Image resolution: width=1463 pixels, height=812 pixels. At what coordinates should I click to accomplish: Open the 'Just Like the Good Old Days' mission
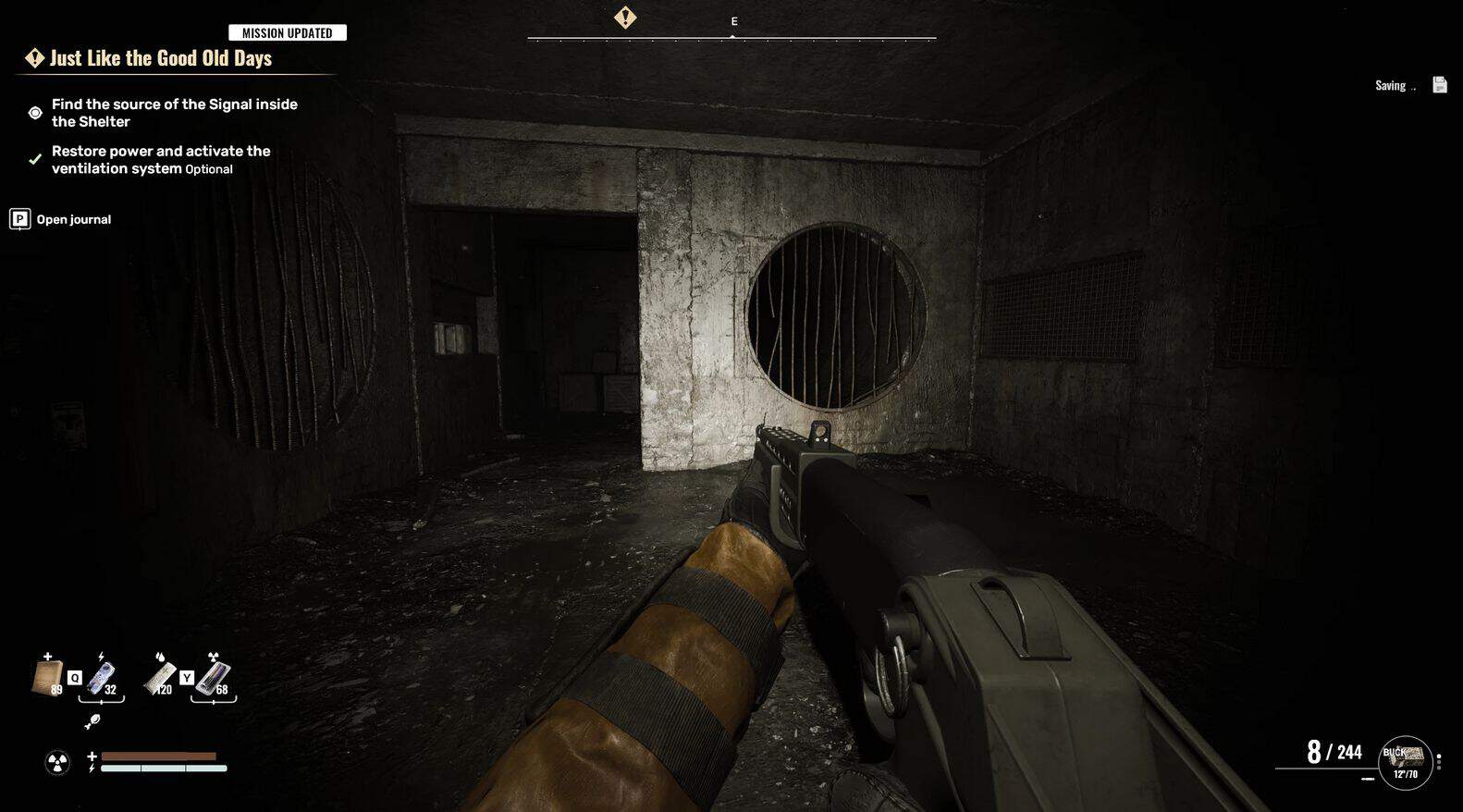click(x=160, y=58)
